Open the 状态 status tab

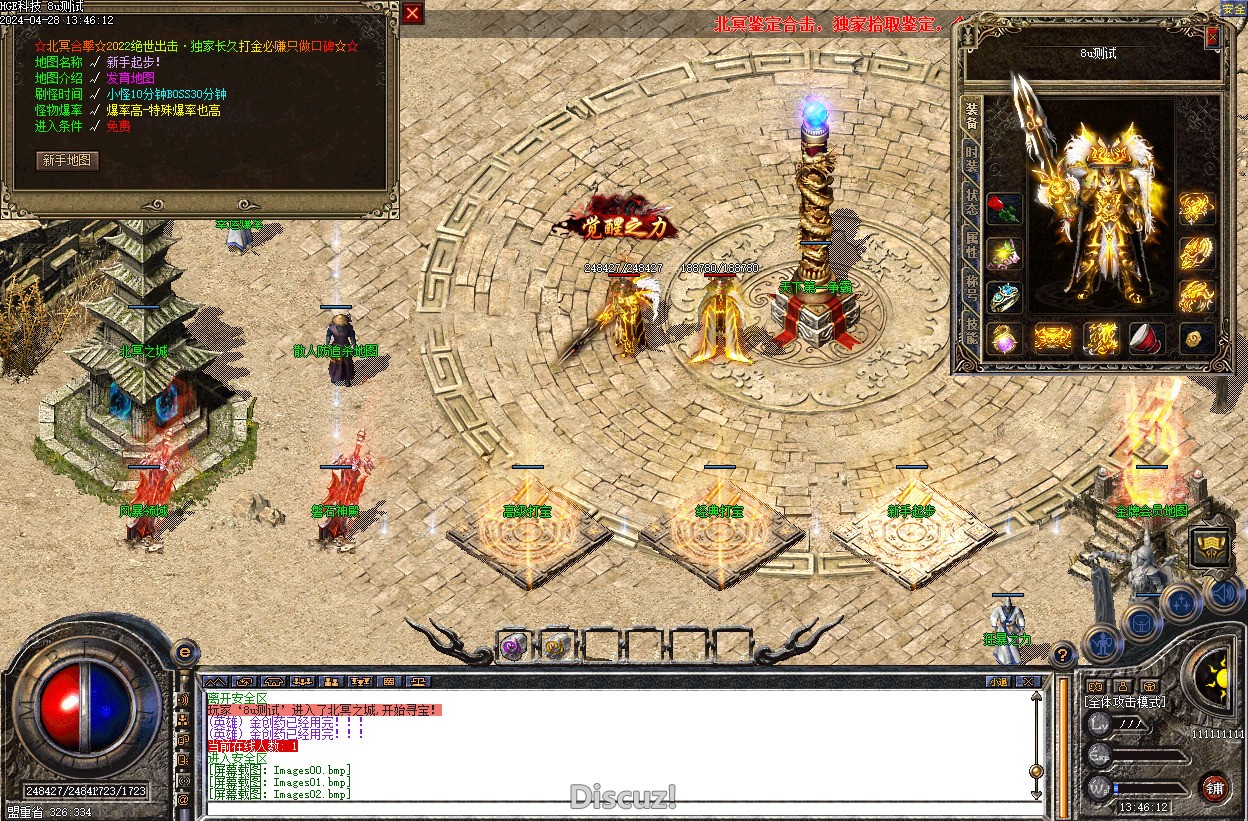point(971,196)
